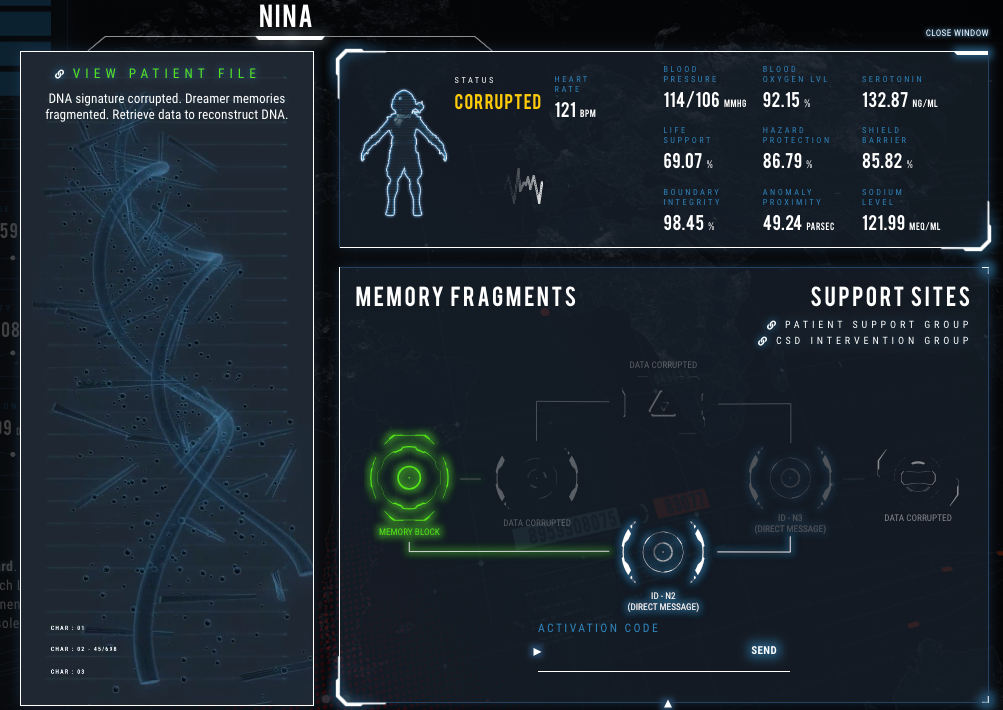The image size is (1003, 710).
Task: Select the green Memory Block node
Action: (x=409, y=479)
